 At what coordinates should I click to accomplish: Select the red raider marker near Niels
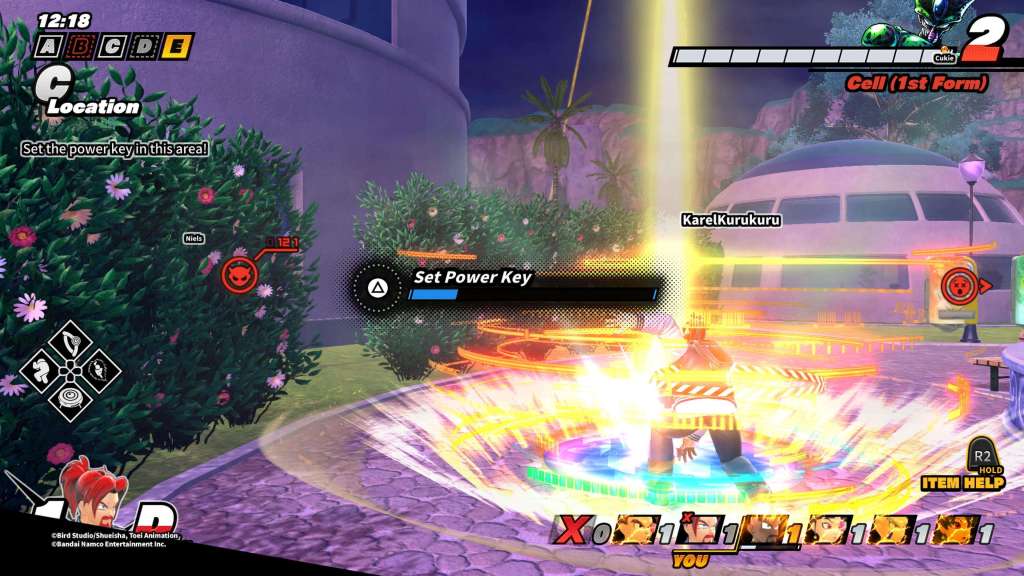point(240,272)
